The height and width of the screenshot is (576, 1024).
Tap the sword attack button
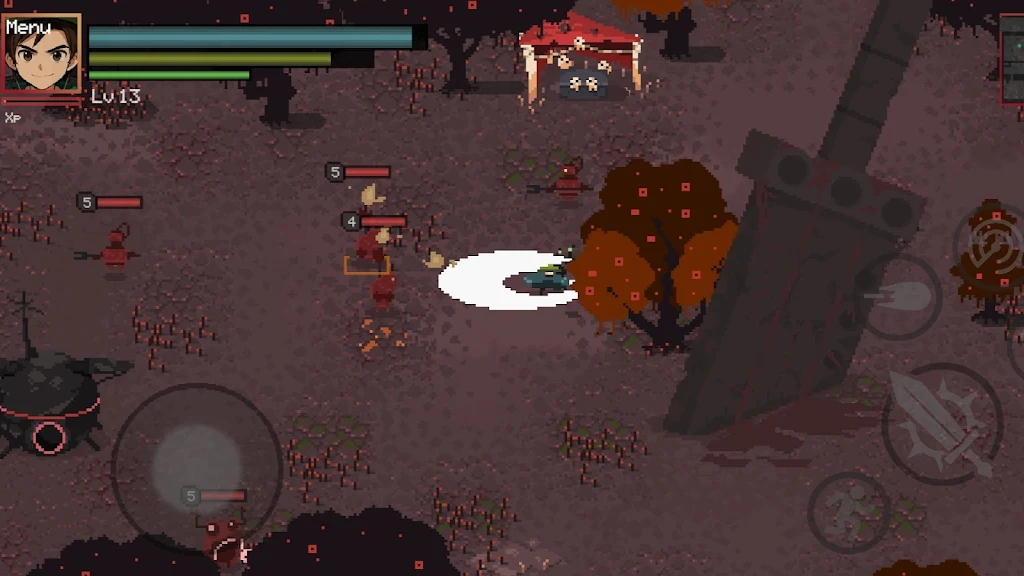(942, 424)
